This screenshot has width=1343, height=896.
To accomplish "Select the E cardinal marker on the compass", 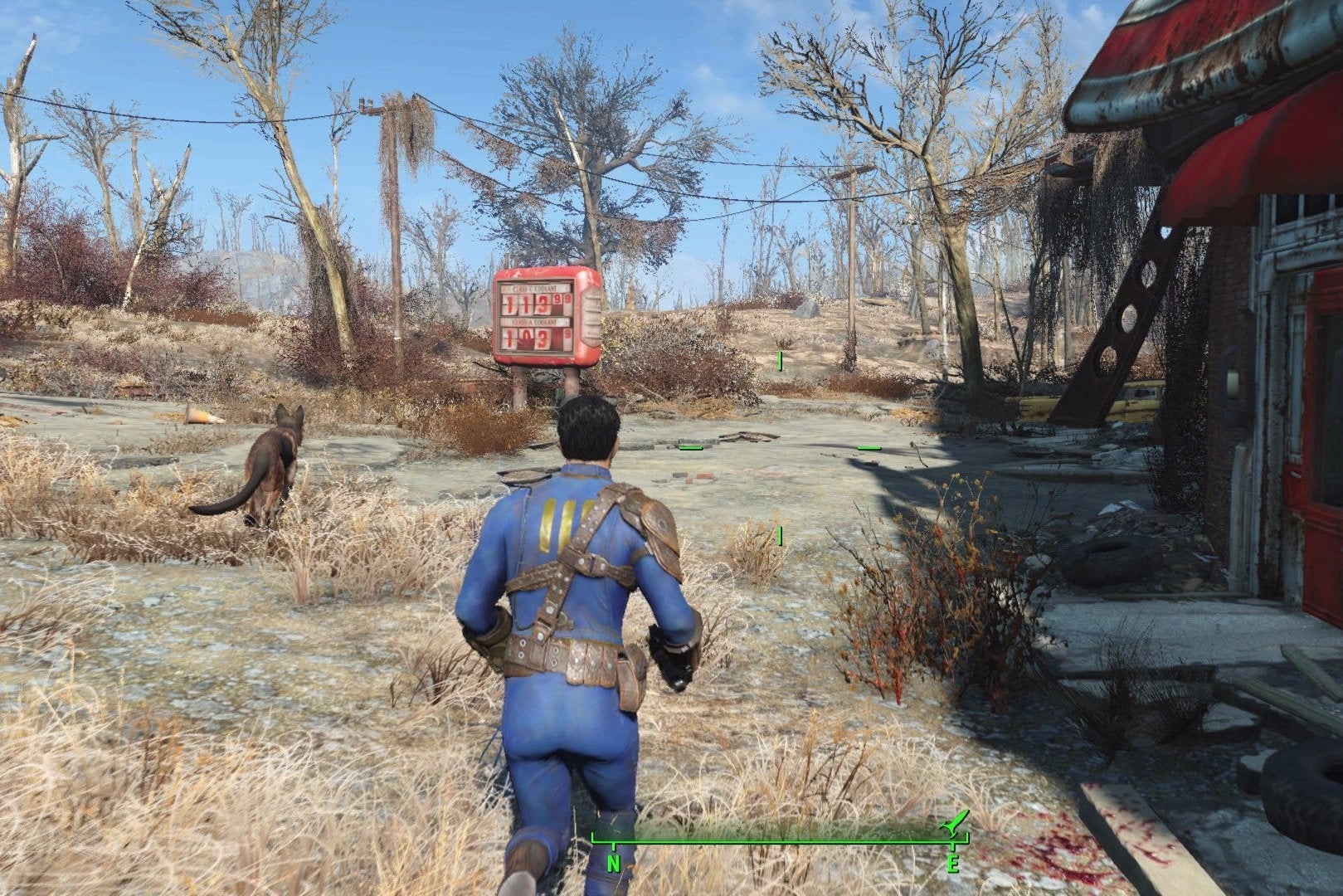I will coord(952,864).
